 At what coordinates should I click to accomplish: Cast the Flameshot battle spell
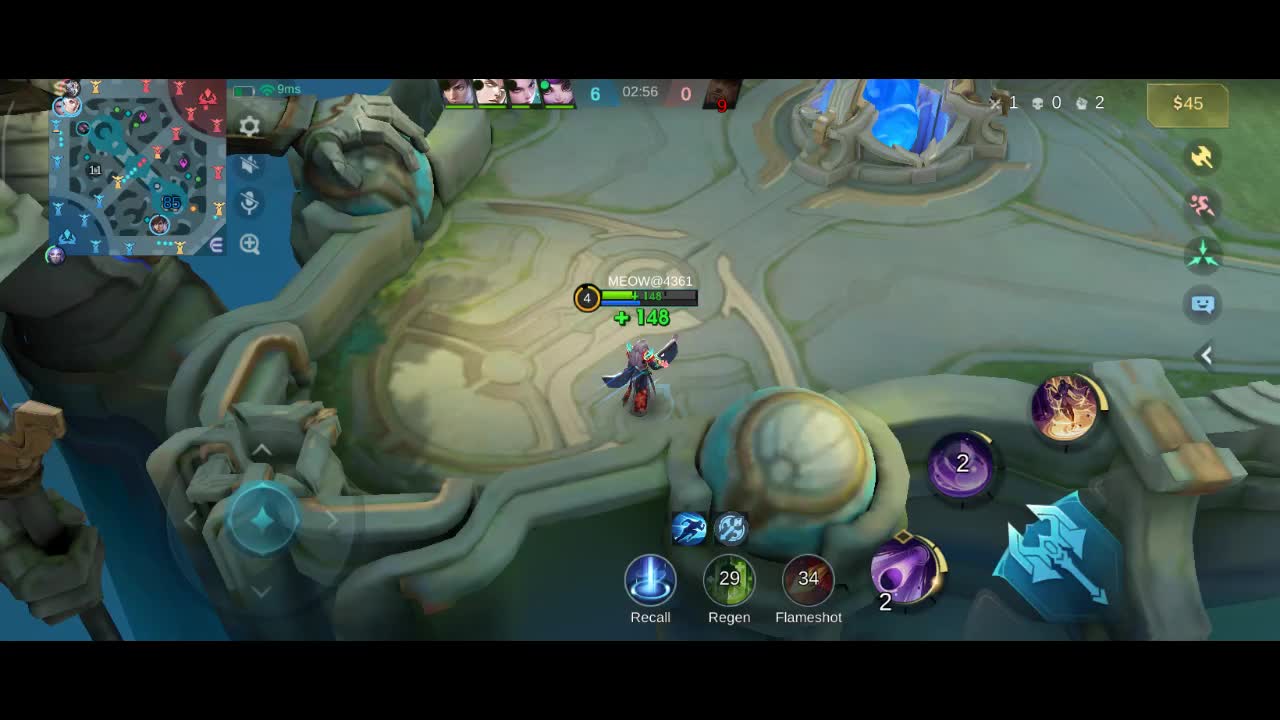(x=808, y=580)
